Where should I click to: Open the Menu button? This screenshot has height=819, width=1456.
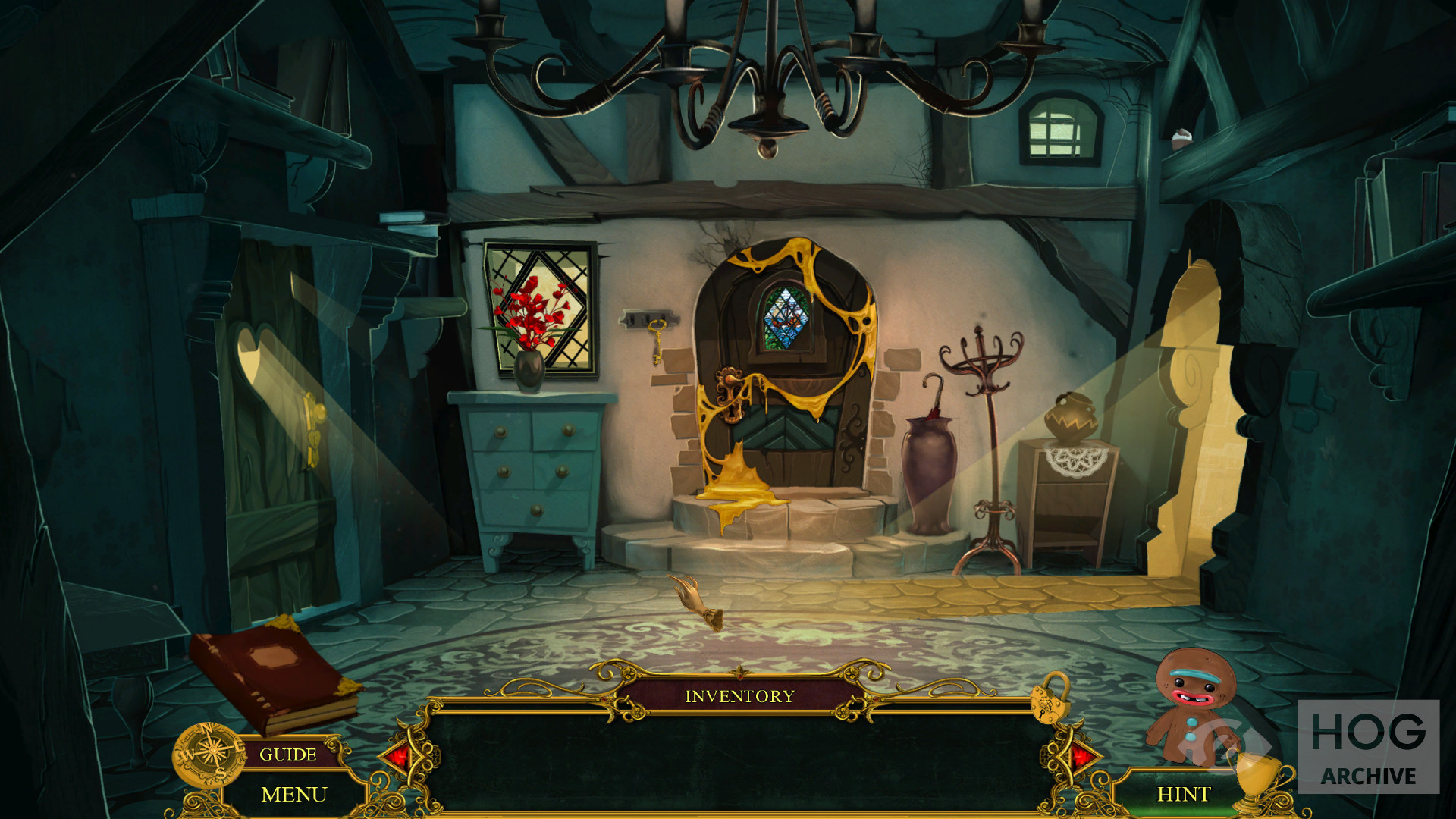pos(294,794)
